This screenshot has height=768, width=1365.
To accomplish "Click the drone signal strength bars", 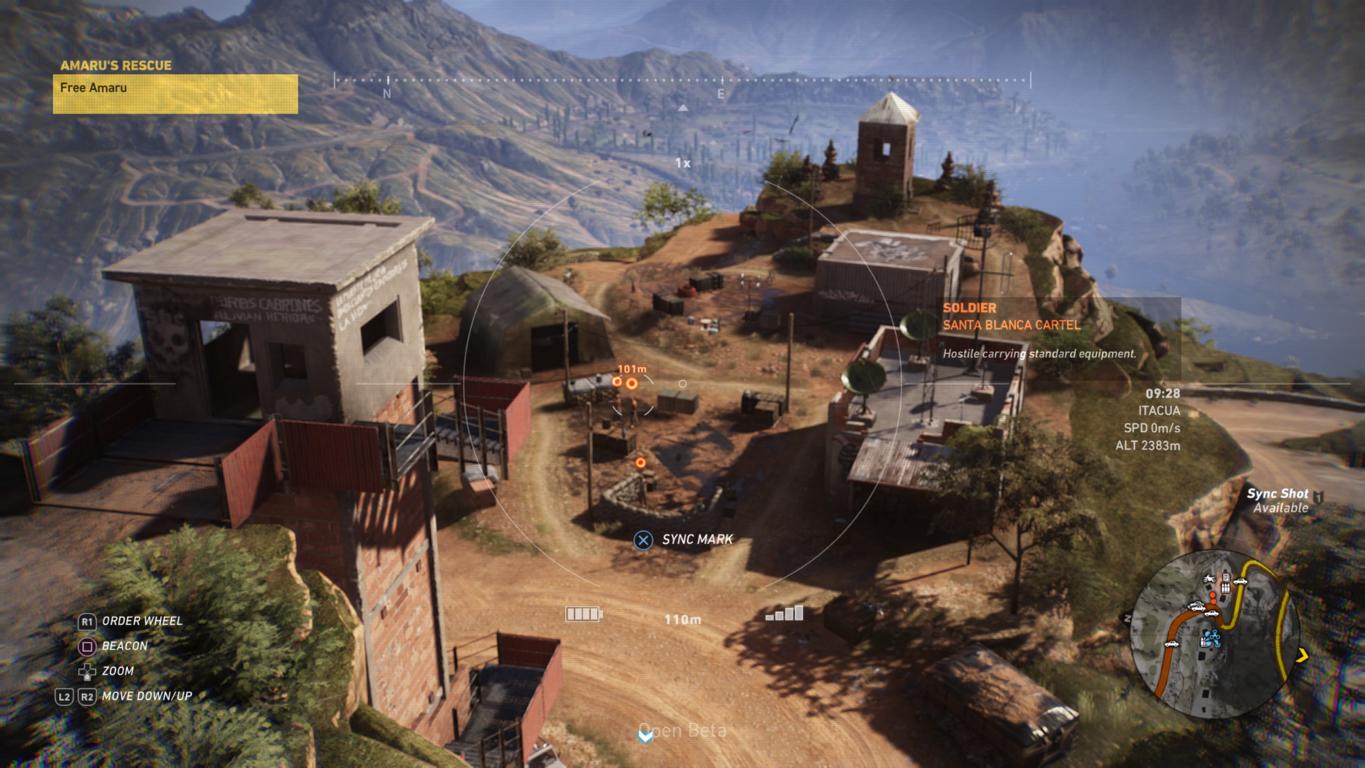I will [785, 613].
